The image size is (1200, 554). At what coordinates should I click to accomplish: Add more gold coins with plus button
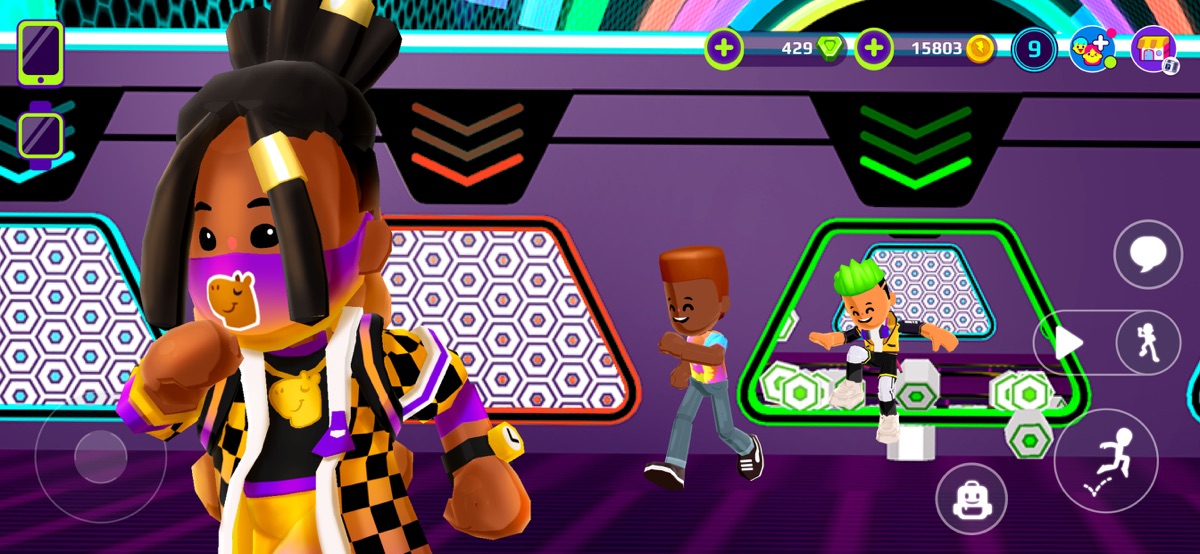pyautogui.click(x=874, y=48)
